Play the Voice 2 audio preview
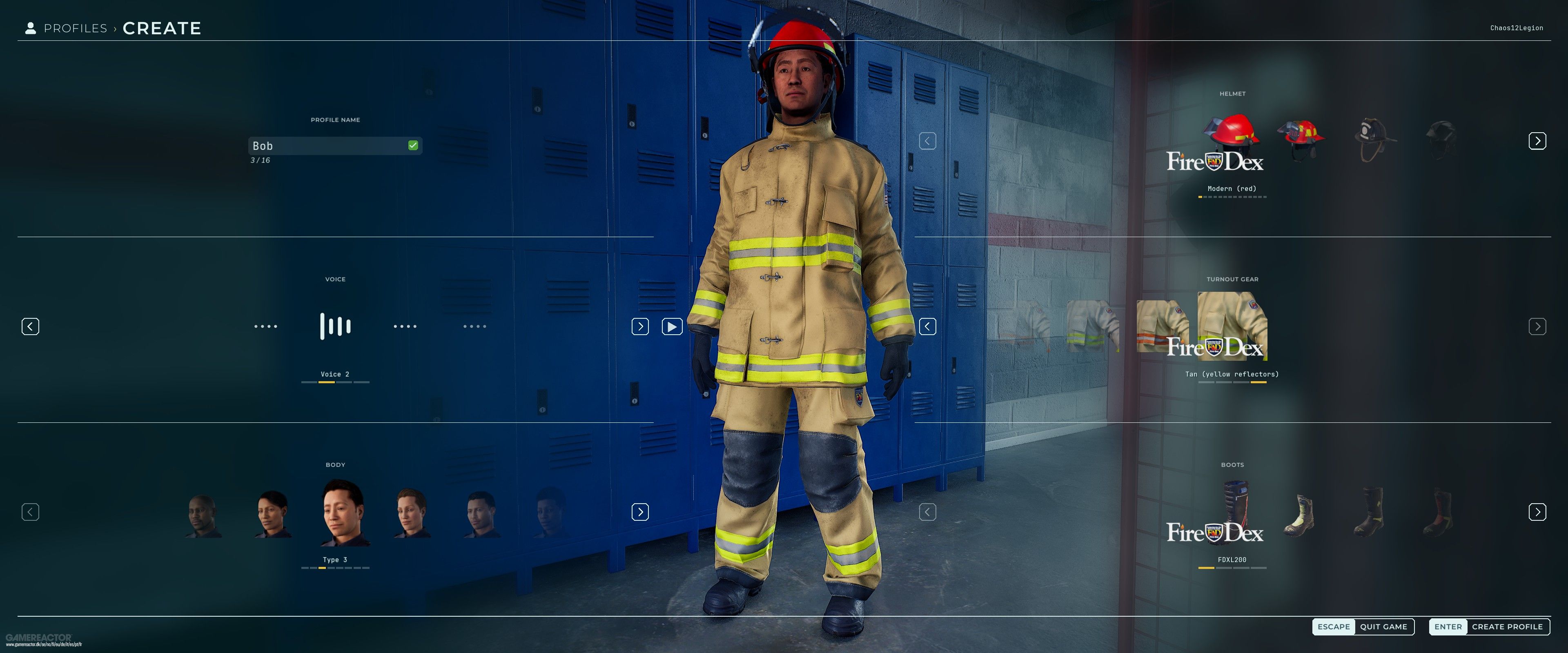 pyautogui.click(x=672, y=326)
